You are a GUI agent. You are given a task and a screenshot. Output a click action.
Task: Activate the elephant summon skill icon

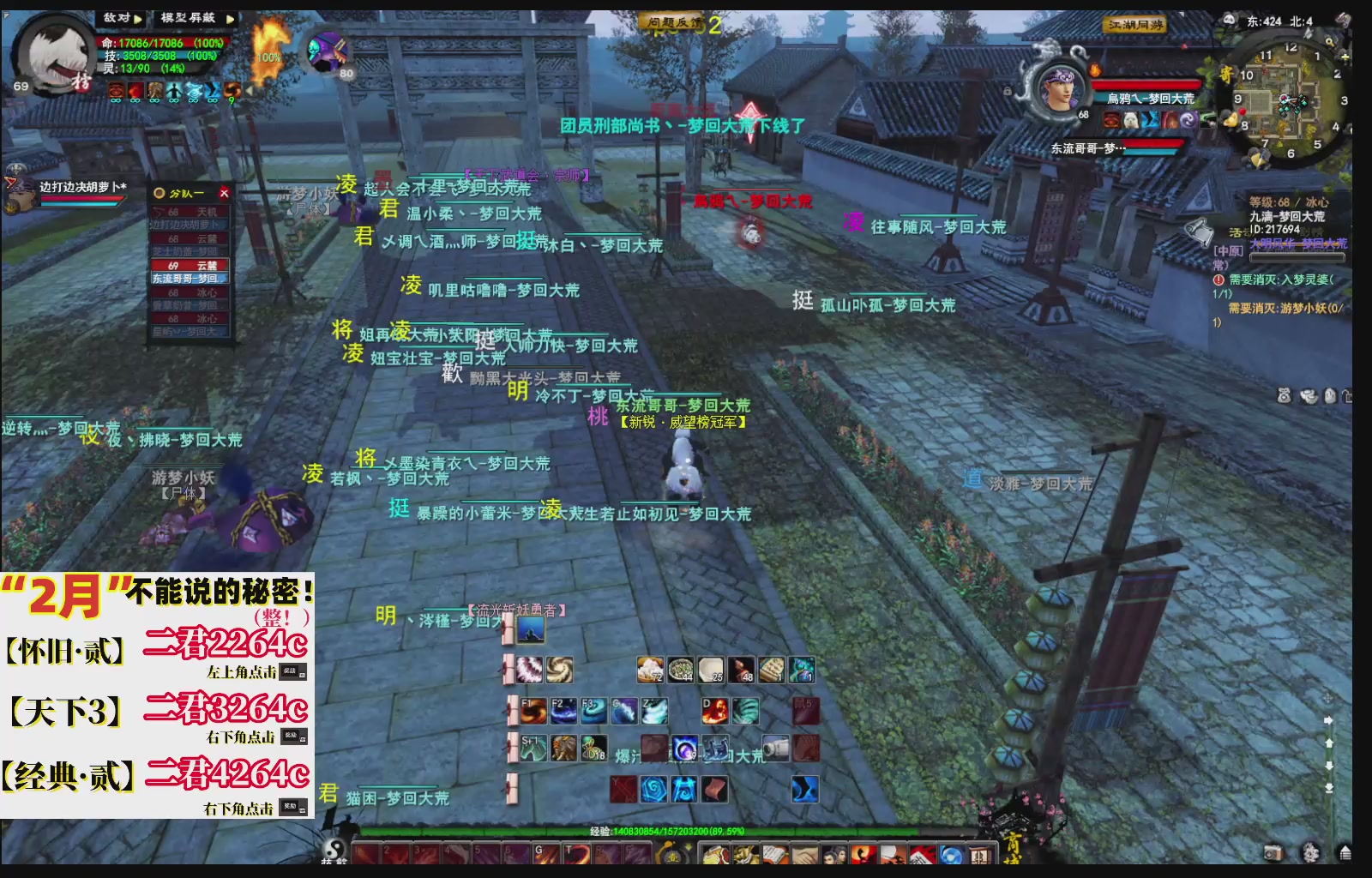(564, 748)
